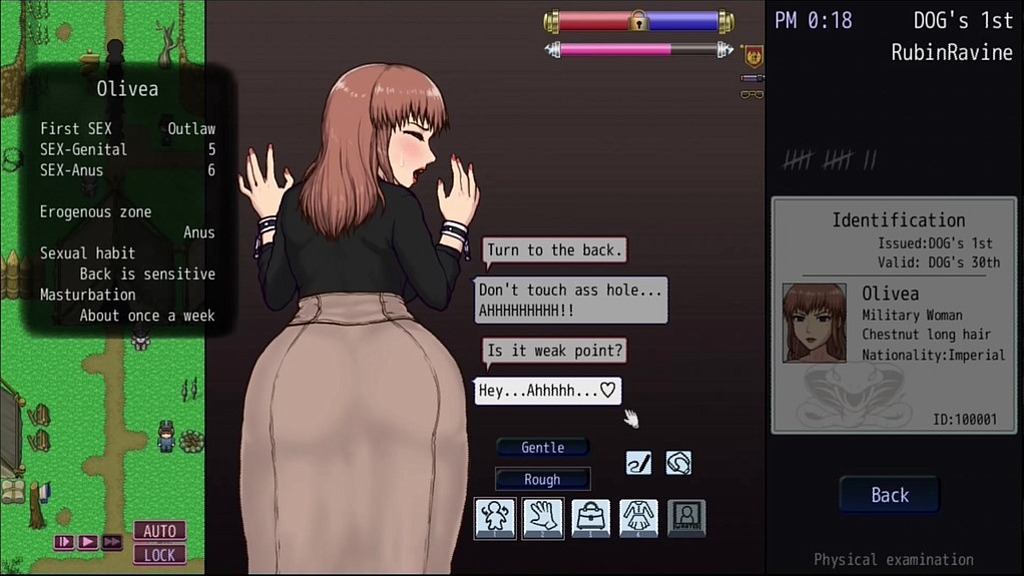Image resolution: width=1024 pixels, height=576 pixels.
Task: Toggle the LOCK button
Action: point(160,554)
